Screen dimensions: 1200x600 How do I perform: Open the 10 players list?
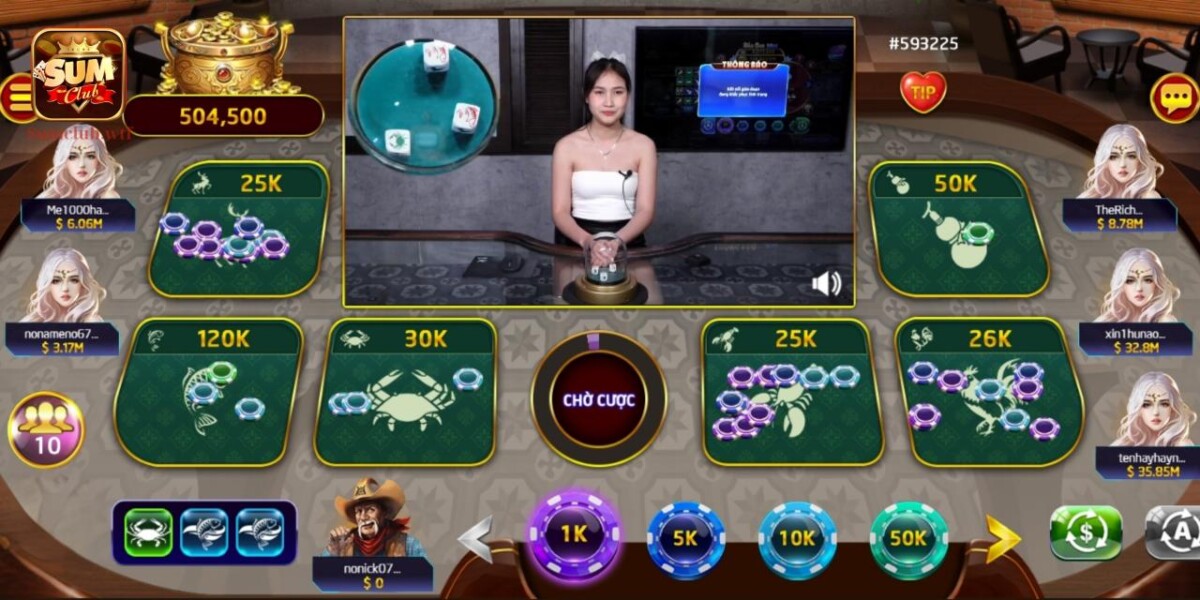(x=46, y=430)
